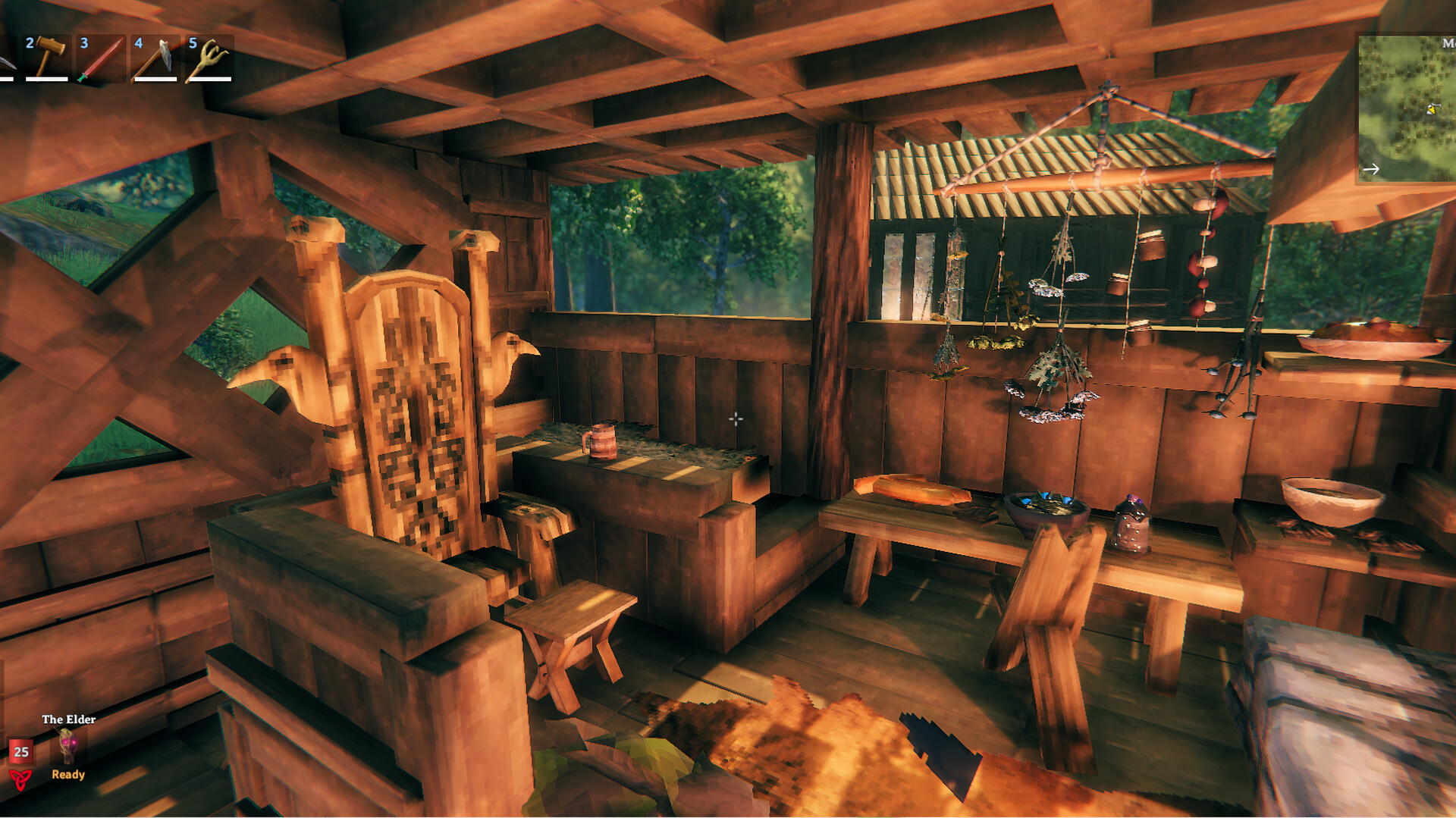Click the Ready status text

coord(68,775)
